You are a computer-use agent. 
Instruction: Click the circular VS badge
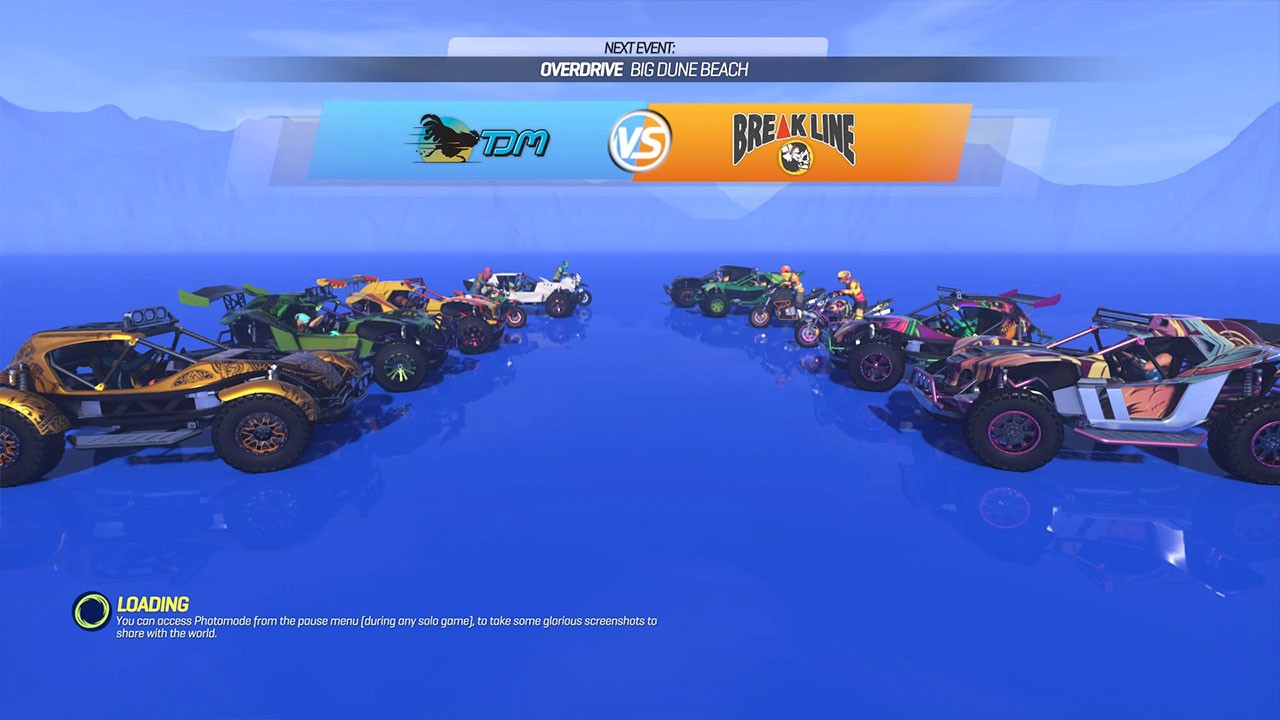click(643, 141)
